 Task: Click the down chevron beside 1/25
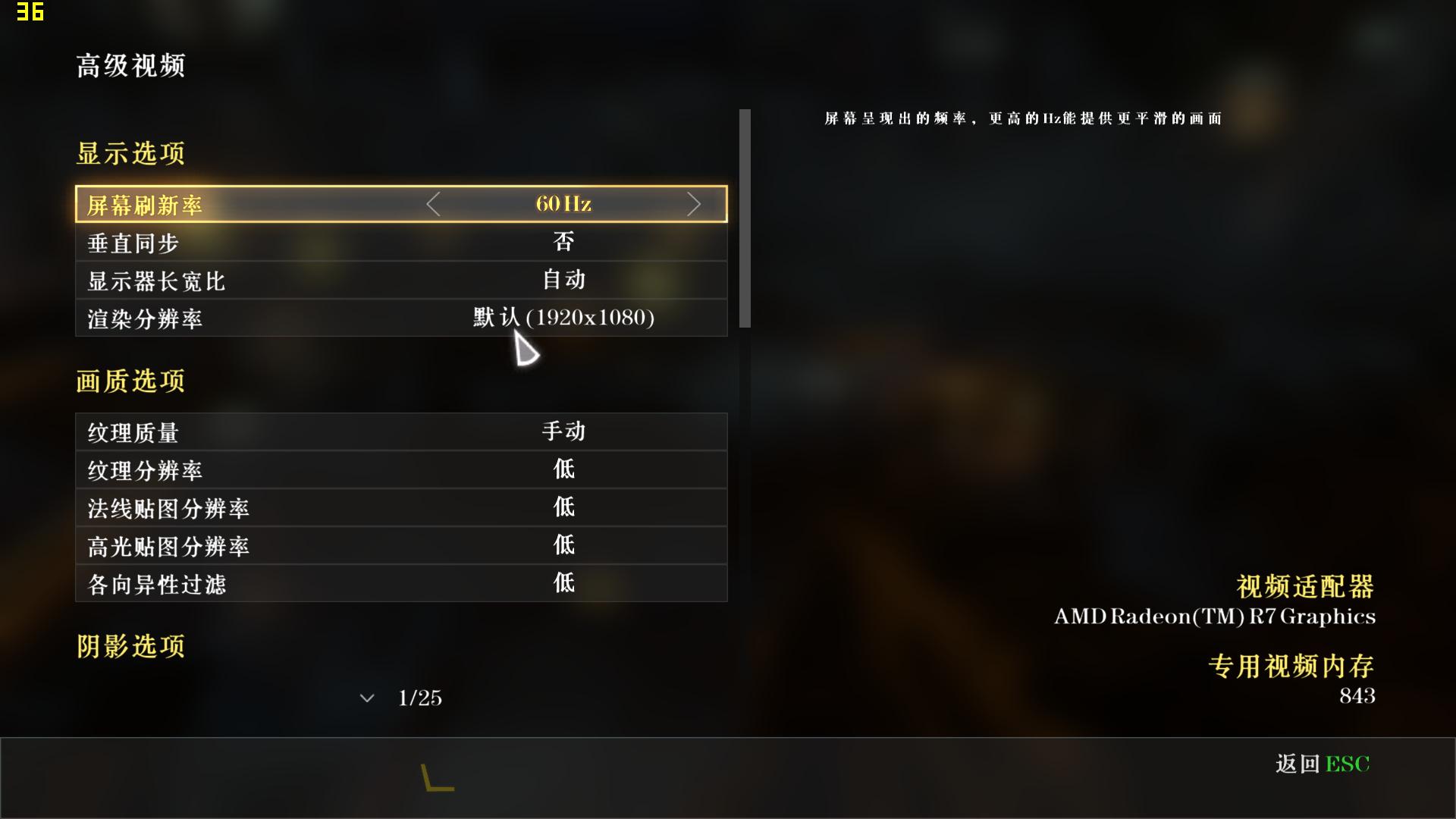click(367, 698)
